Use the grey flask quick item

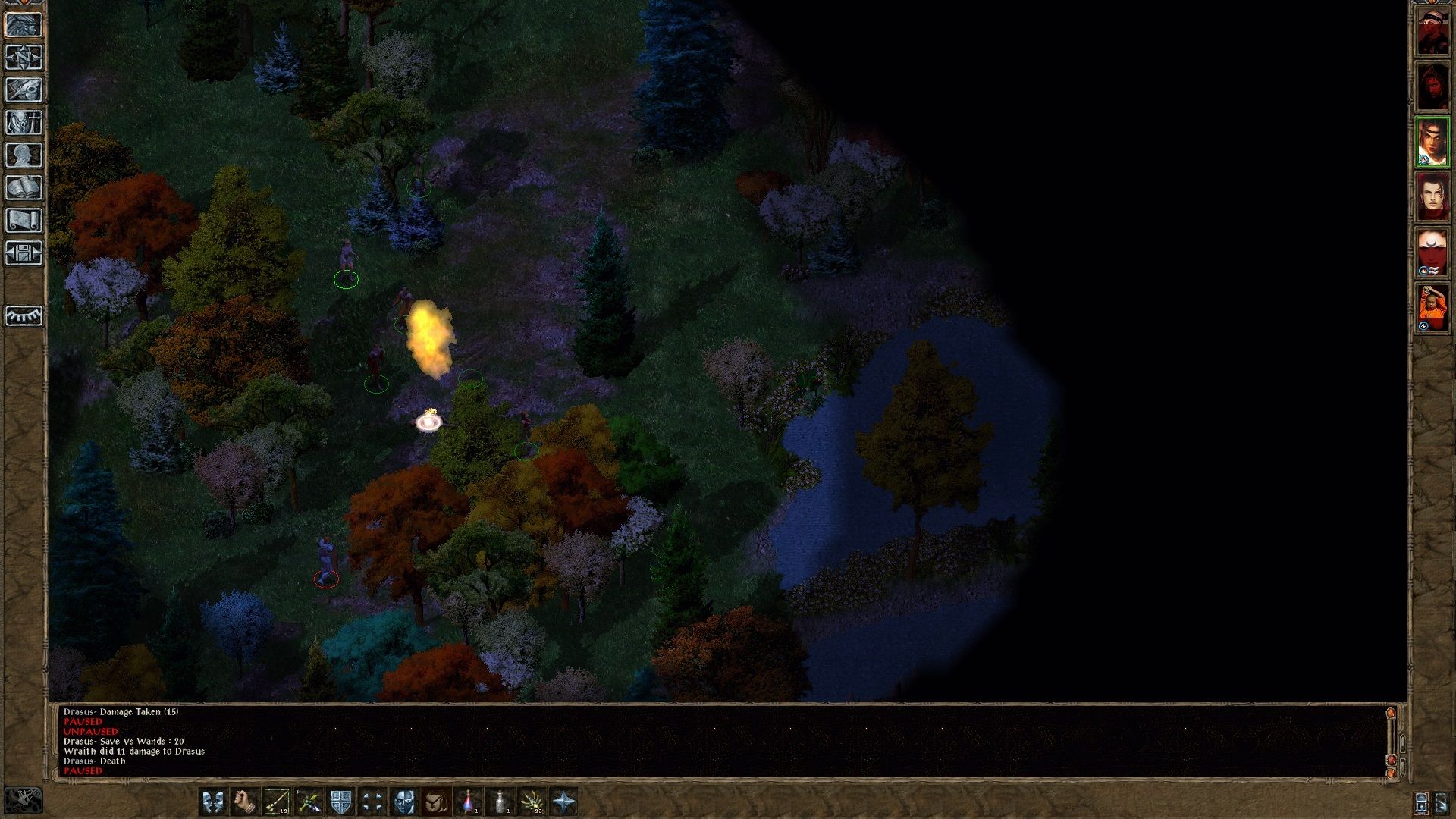[500, 802]
